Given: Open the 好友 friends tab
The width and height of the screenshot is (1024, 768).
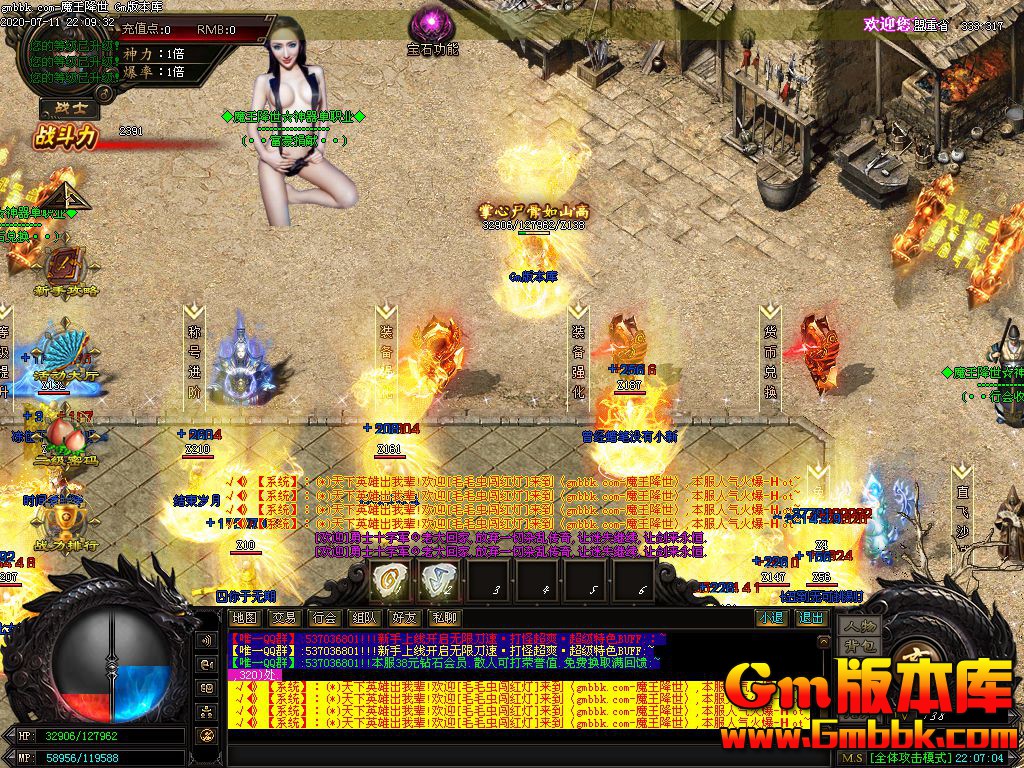Looking at the screenshot, I should pos(404,618).
